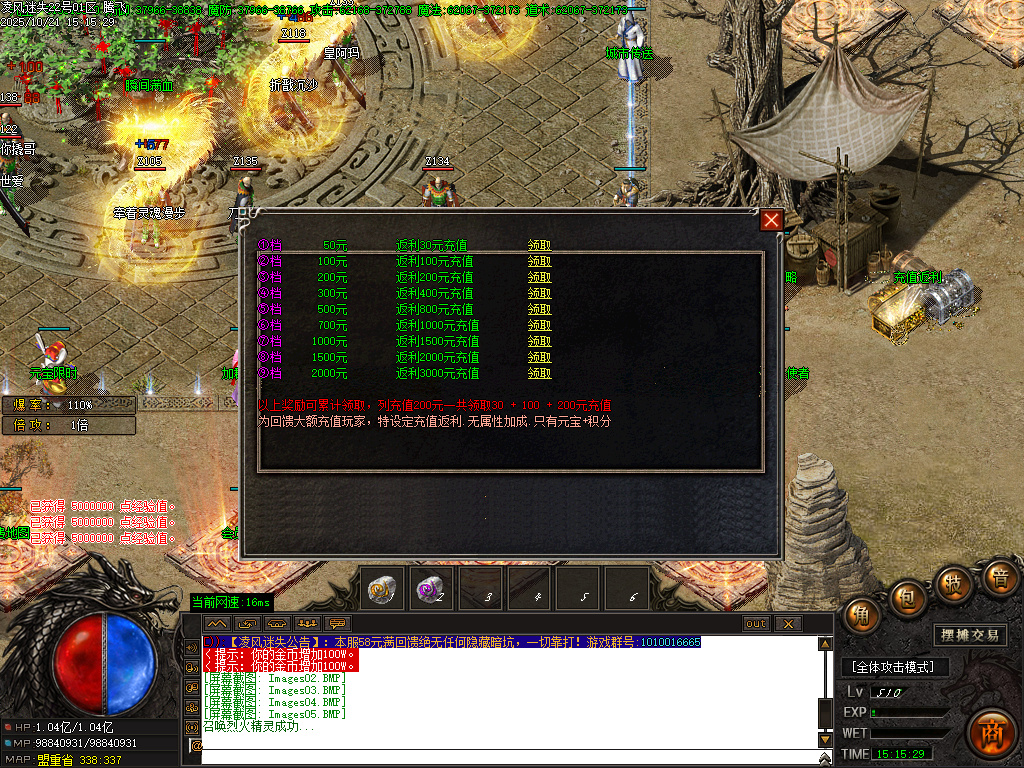Viewport: 1024px width, 768px height.
Task: Use the orange scroll in hotbar slot 1
Action: tap(385, 589)
